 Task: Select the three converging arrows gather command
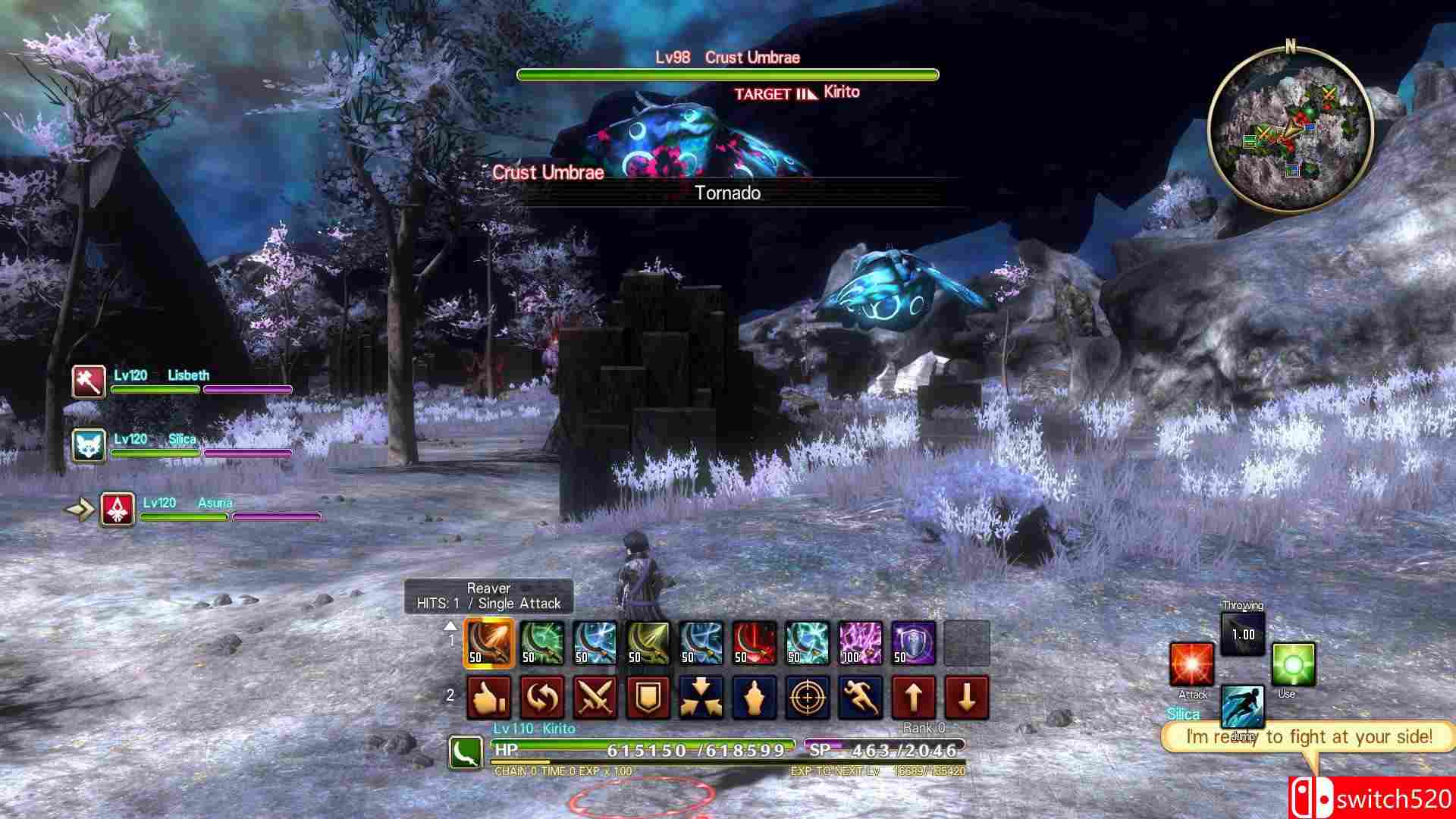click(701, 698)
